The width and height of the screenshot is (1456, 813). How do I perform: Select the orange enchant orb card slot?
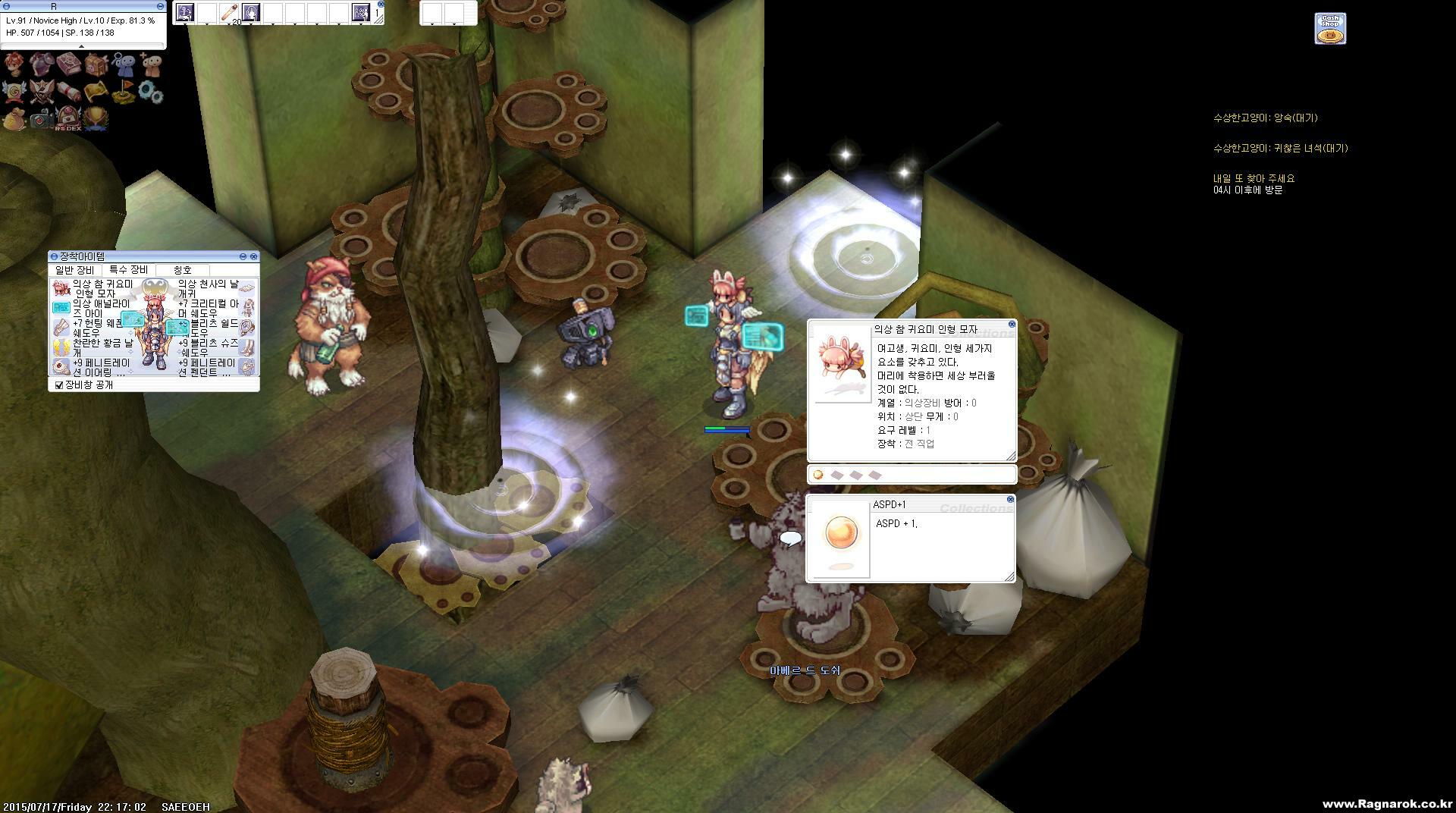(x=817, y=476)
